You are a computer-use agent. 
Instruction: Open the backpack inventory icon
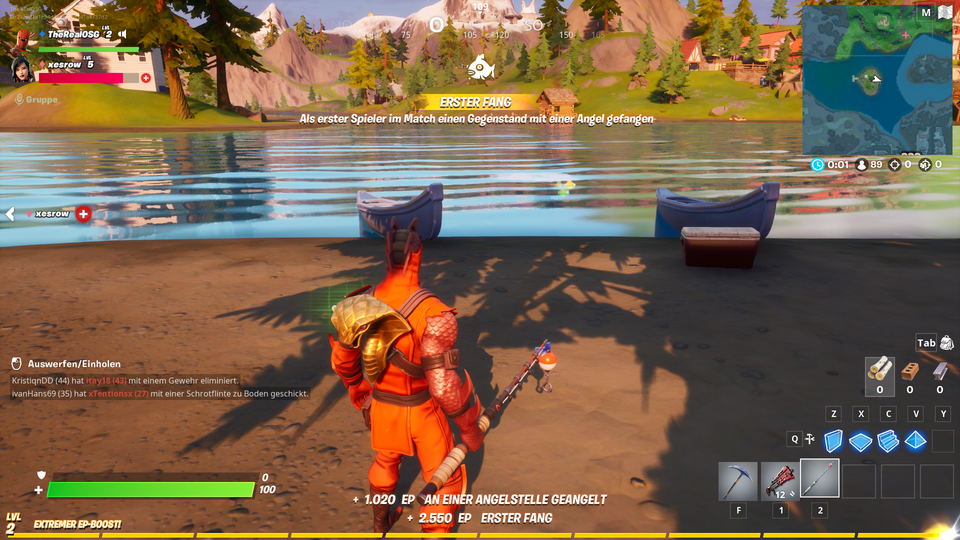coord(946,343)
